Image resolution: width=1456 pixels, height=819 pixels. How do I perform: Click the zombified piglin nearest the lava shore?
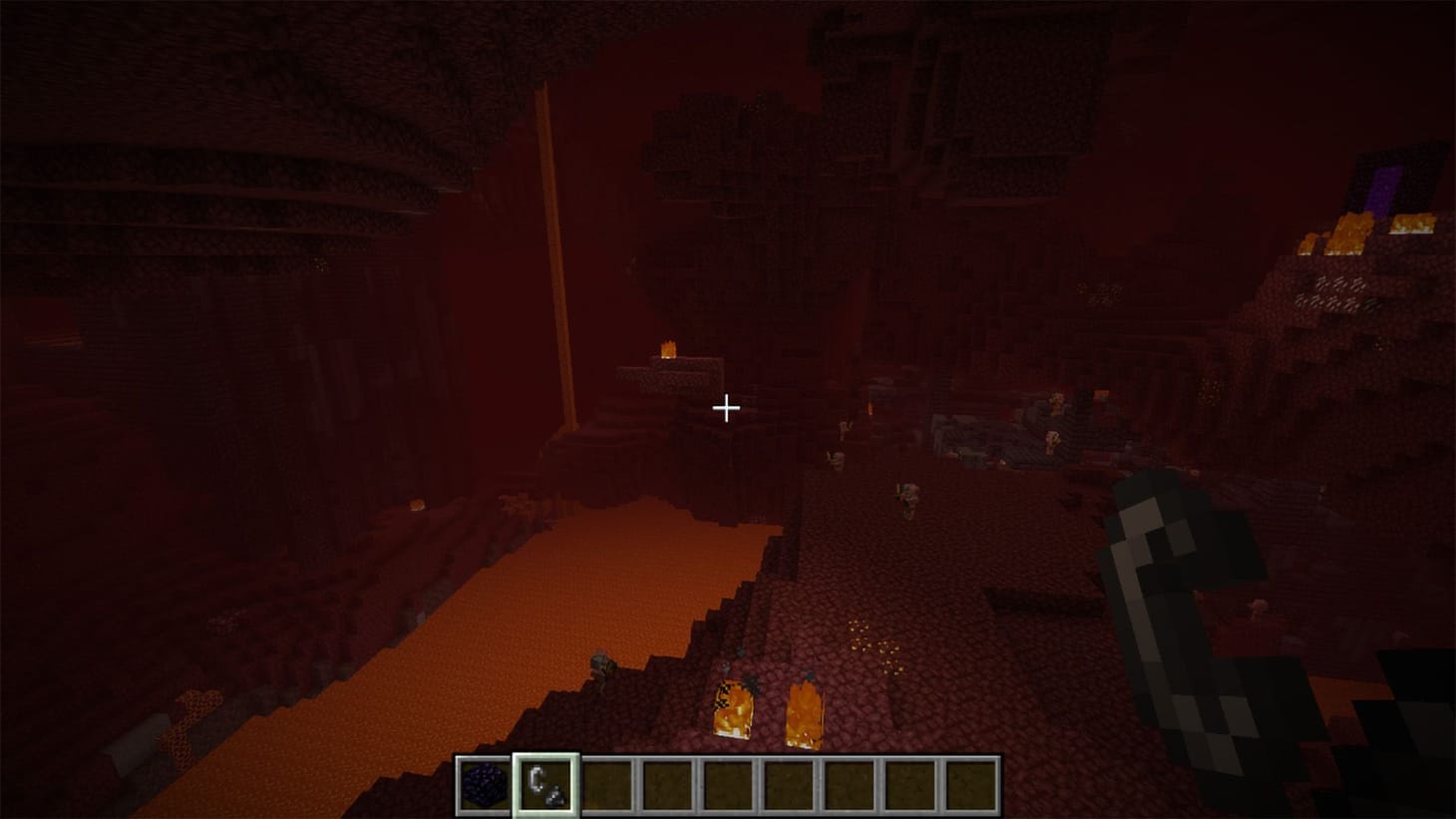pyautogui.click(x=600, y=666)
